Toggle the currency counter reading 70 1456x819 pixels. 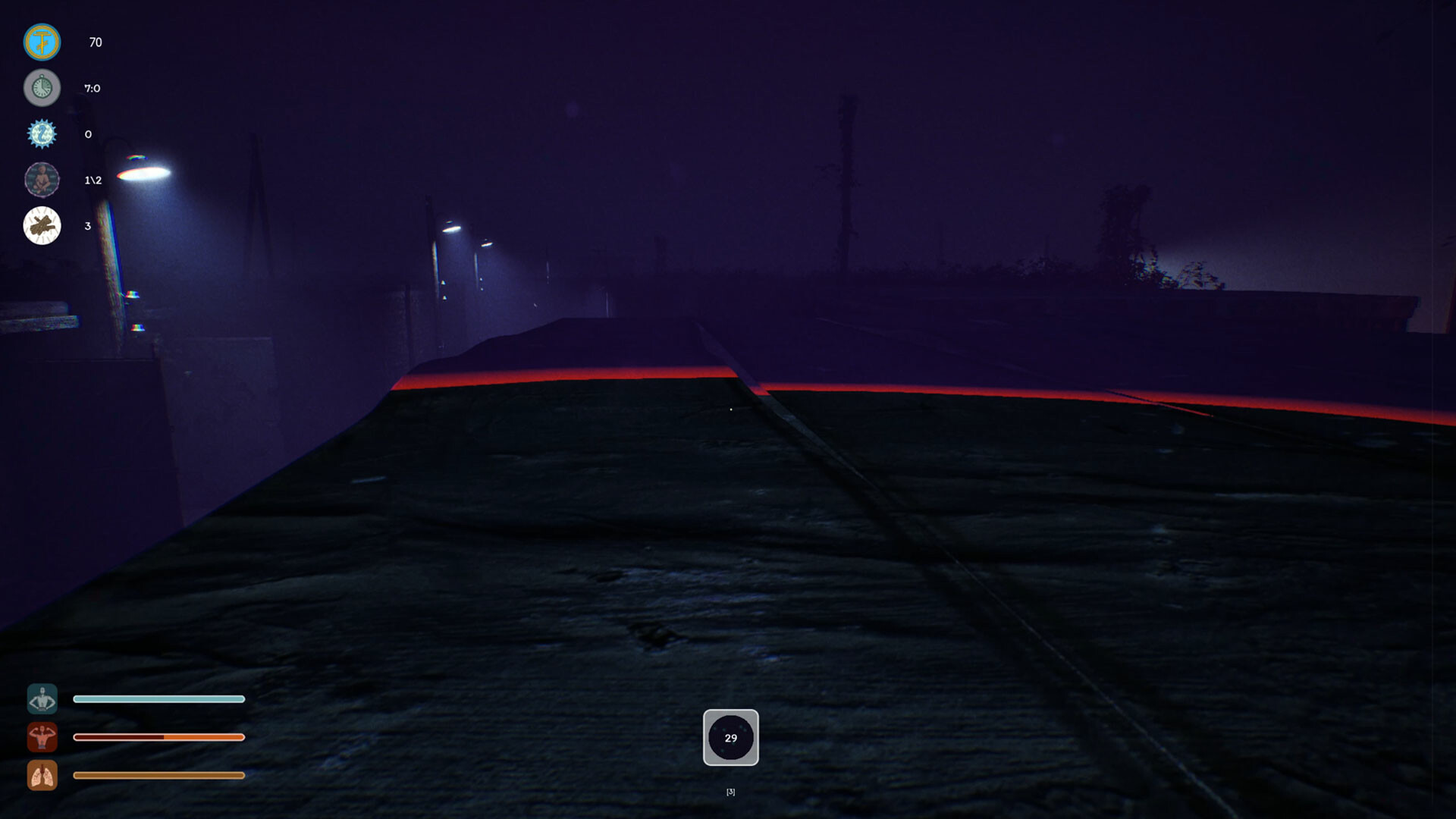[96, 42]
